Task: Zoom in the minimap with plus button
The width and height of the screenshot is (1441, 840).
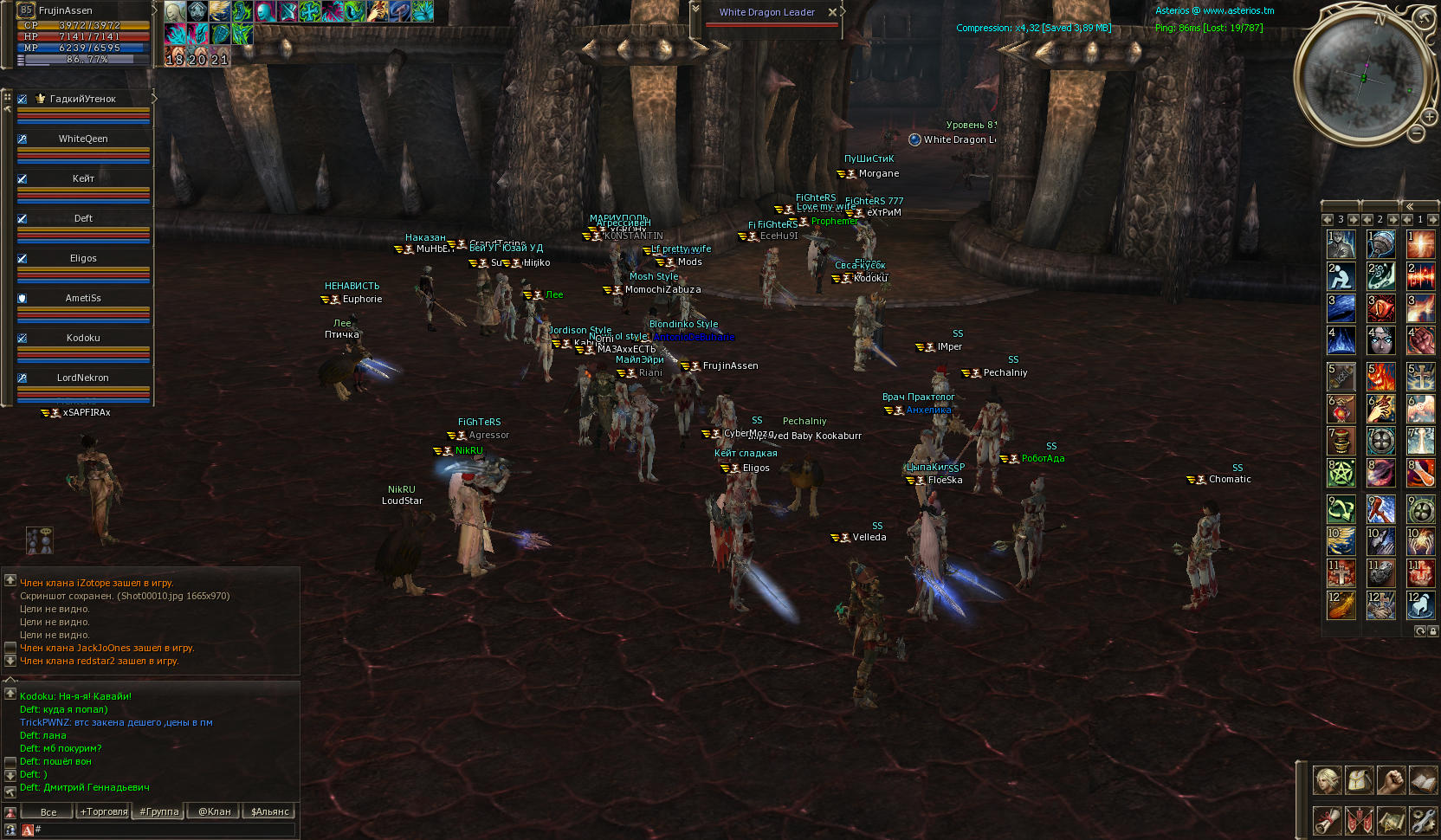Action: [x=1428, y=115]
